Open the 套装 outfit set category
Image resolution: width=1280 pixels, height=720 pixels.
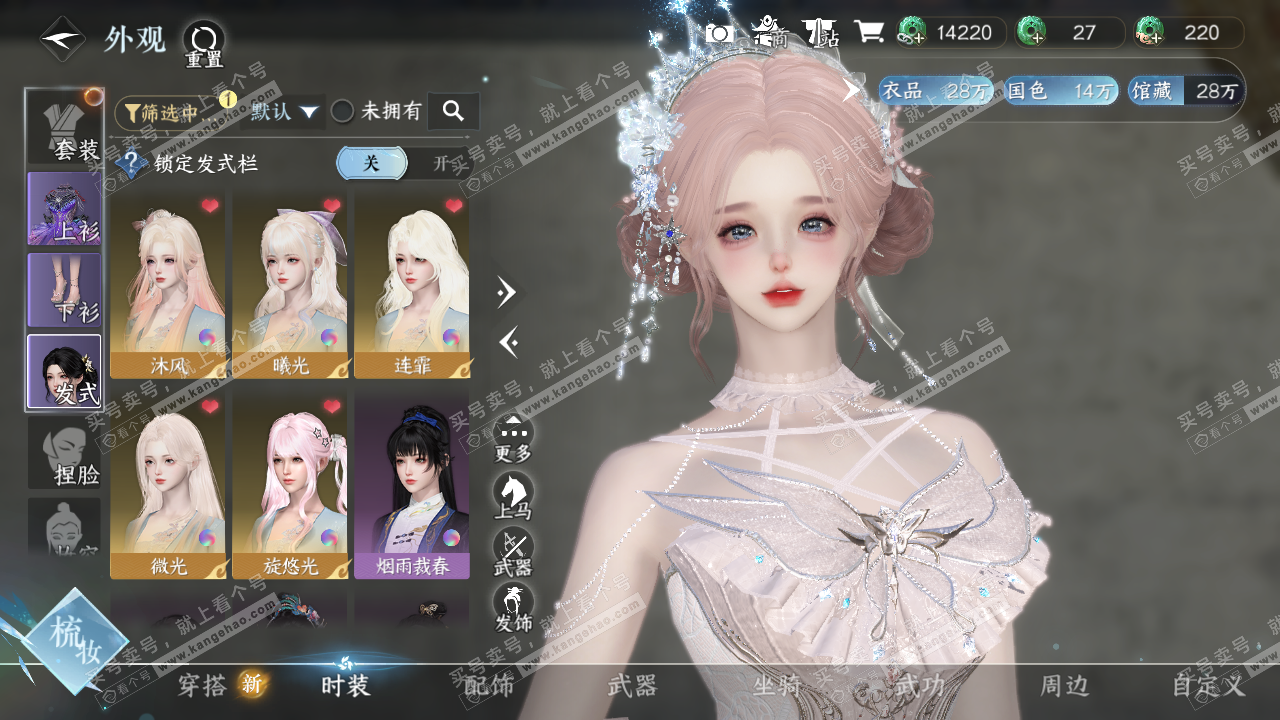point(65,127)
